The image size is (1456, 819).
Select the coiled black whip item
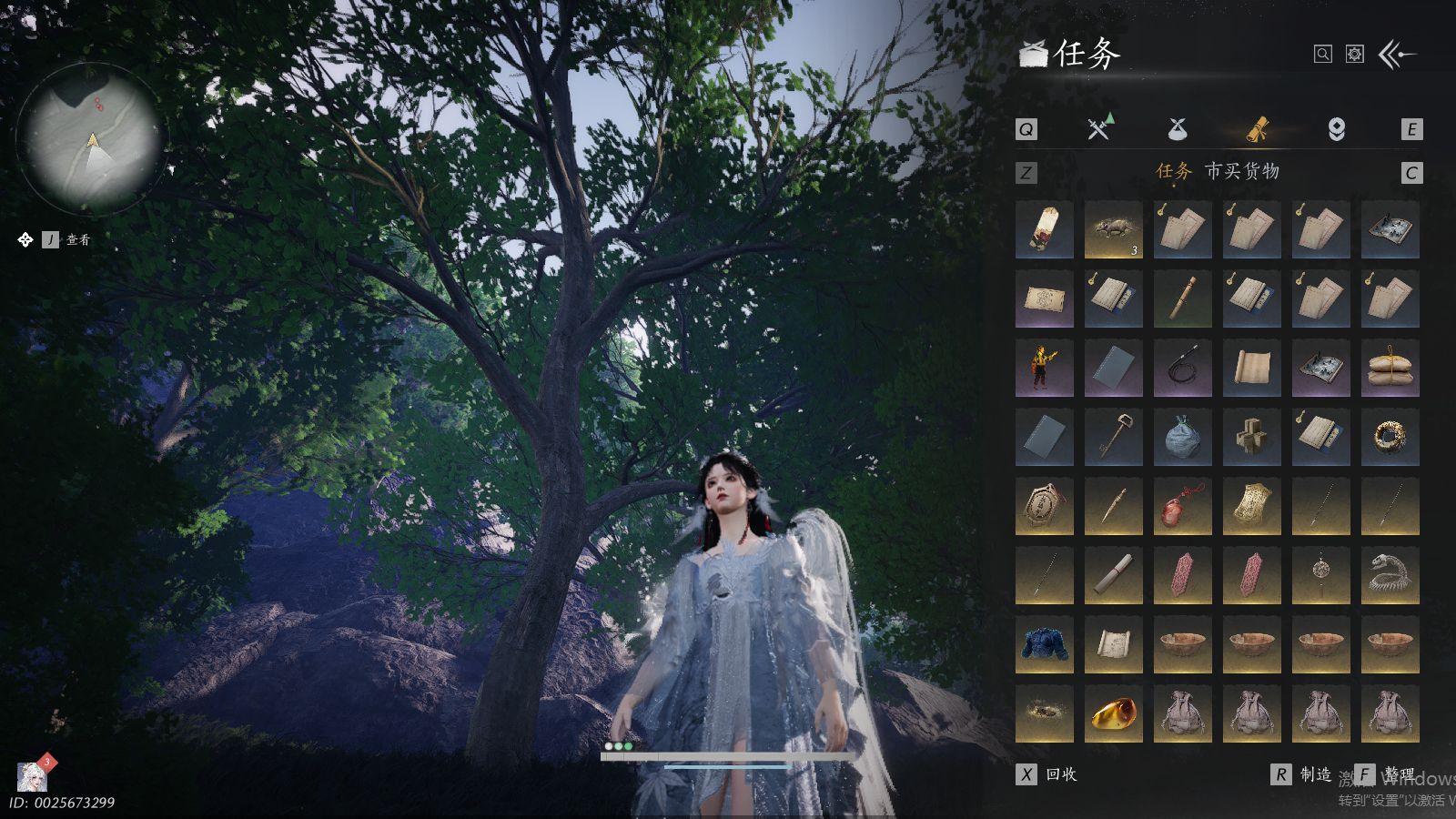[x=1182, y=368]
